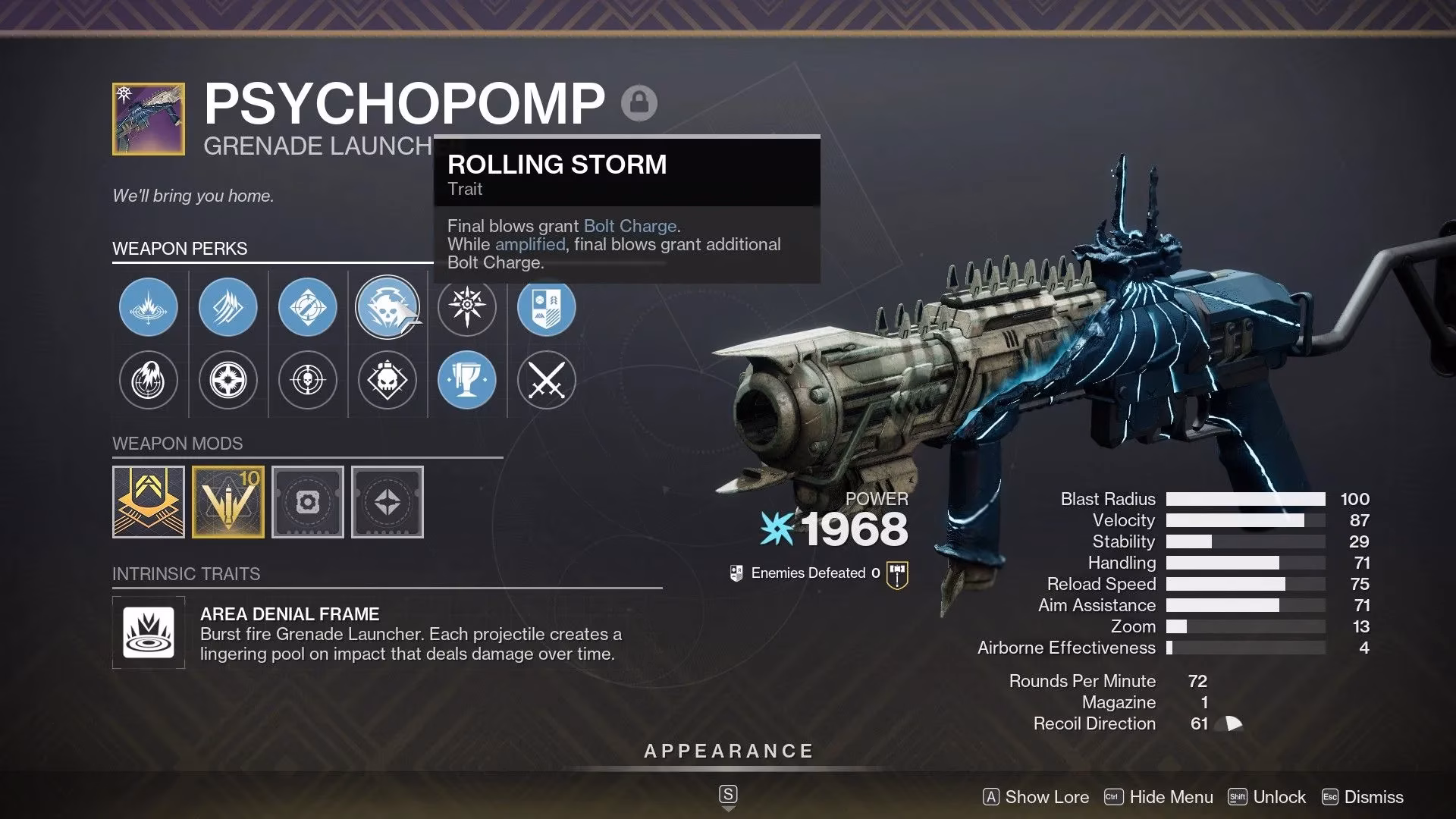The image size is (1456, 819).
Task: Select the skull in diamond perk
Action: tap(387, 380)
